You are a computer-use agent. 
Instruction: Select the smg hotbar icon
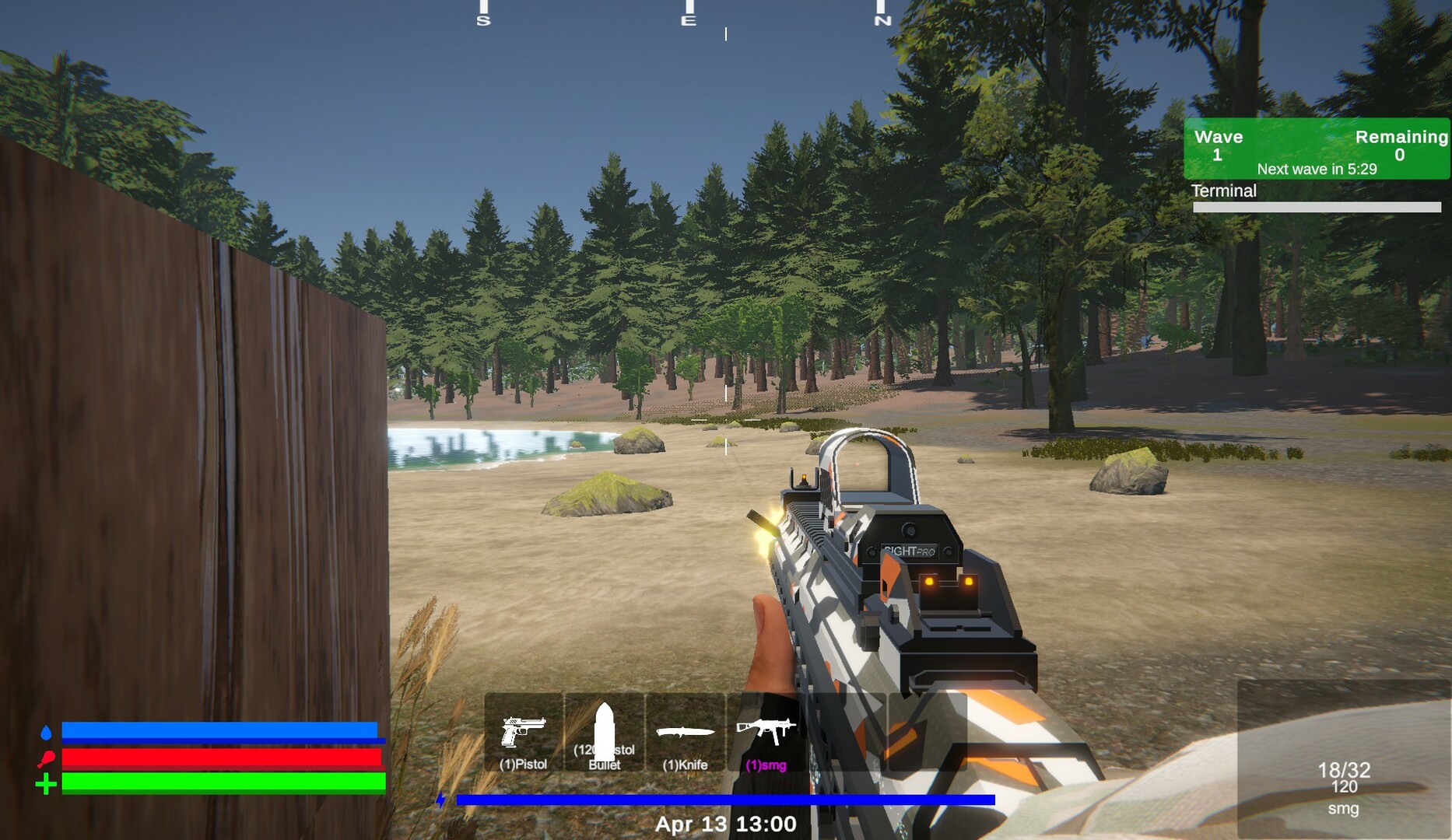[766, 731]
